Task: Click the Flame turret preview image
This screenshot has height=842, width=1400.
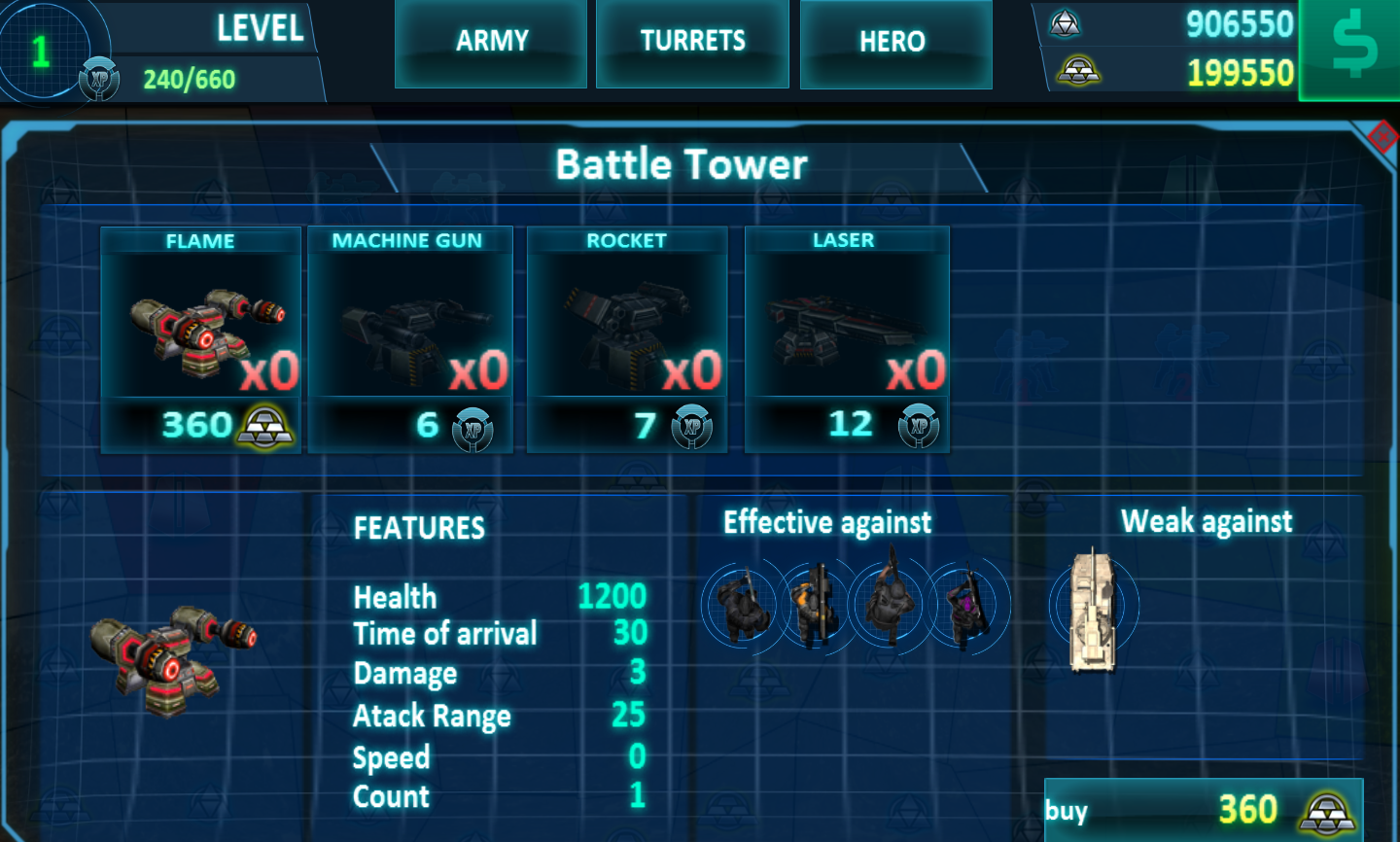Action: pyautogui.click(x=175, y=661)
